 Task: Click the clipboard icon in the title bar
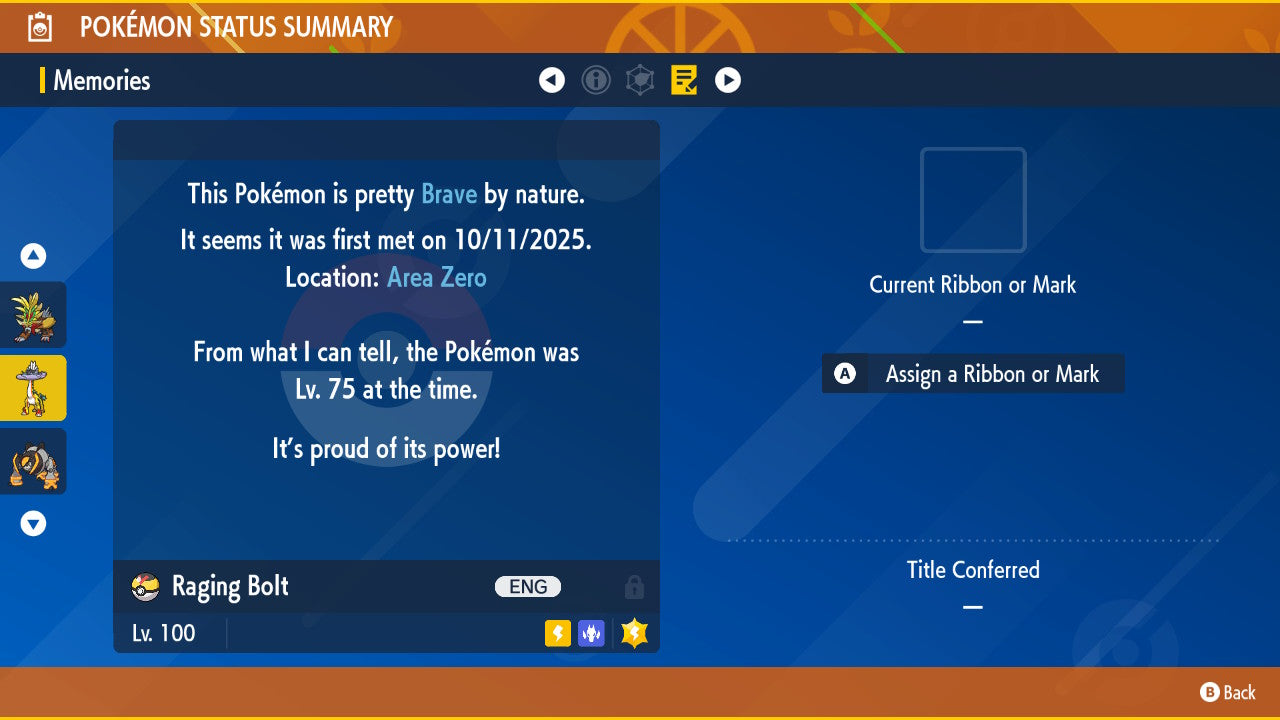(40, 27)
